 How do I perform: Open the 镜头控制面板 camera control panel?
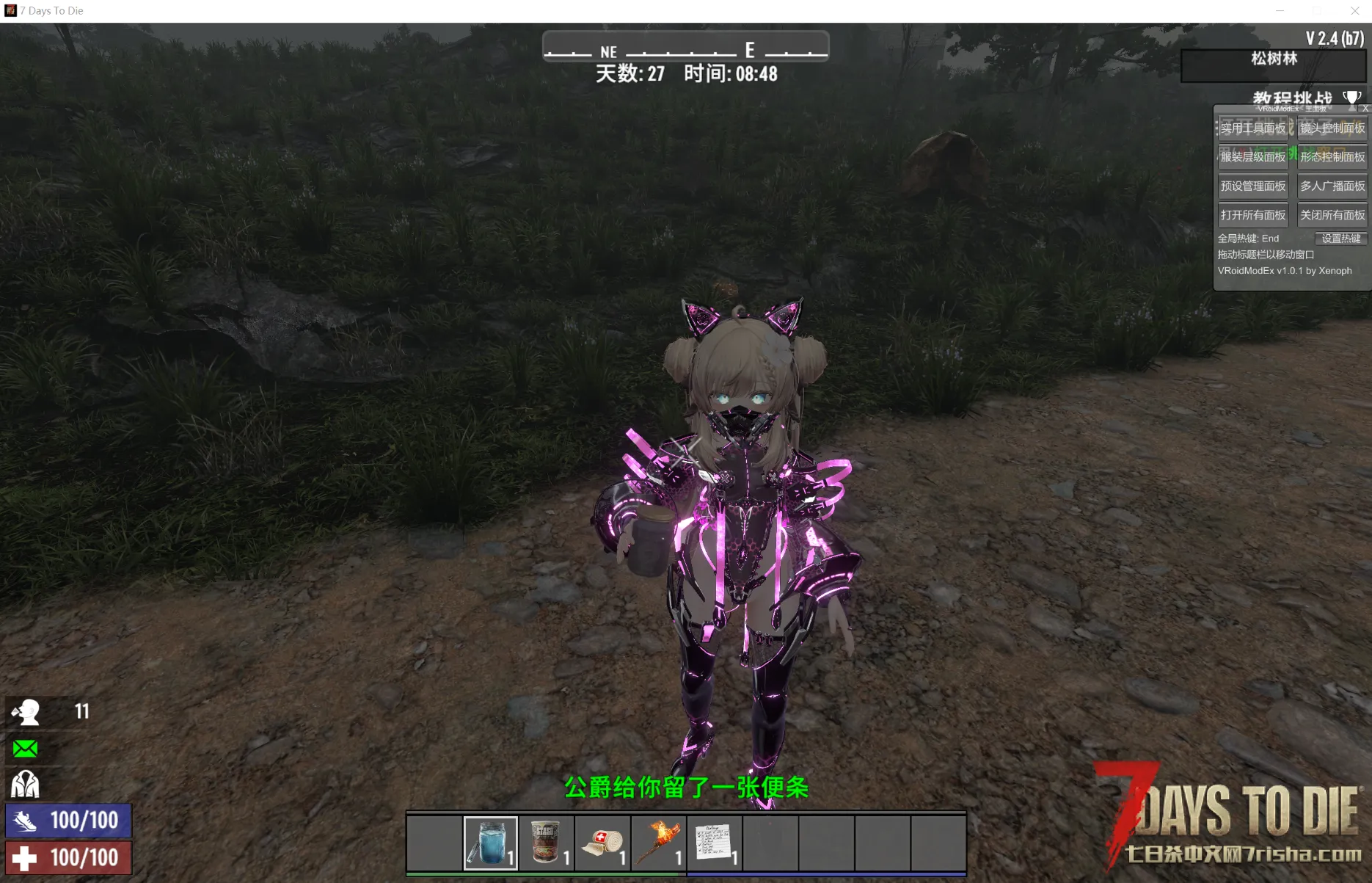click(x=1332, y=128)
